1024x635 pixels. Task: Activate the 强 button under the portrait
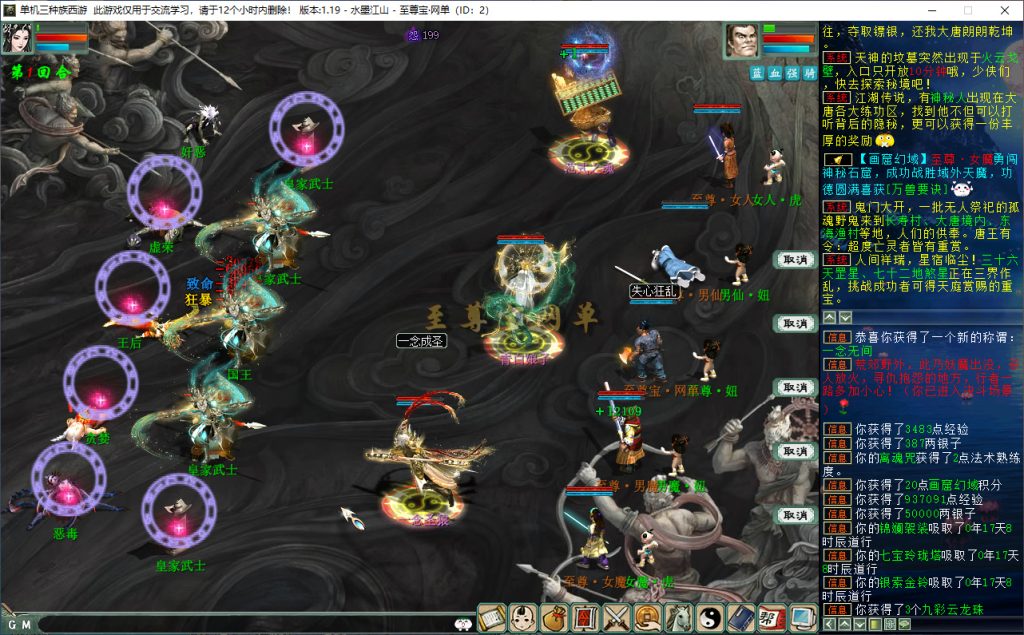pos(792,73)
